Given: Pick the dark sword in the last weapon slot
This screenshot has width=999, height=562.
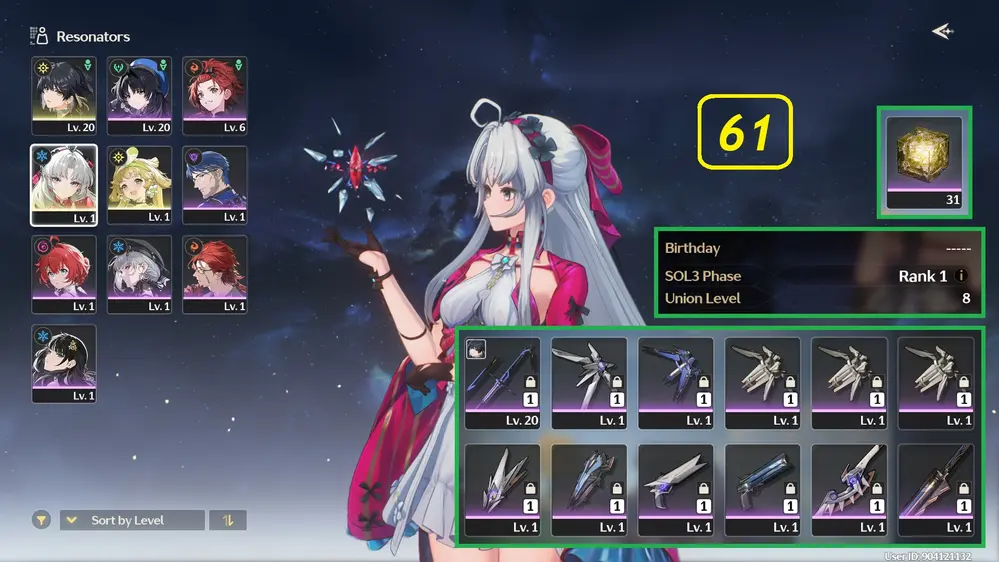Looking at the screenshot, I should pyautogui.click(x=935, y=490).
